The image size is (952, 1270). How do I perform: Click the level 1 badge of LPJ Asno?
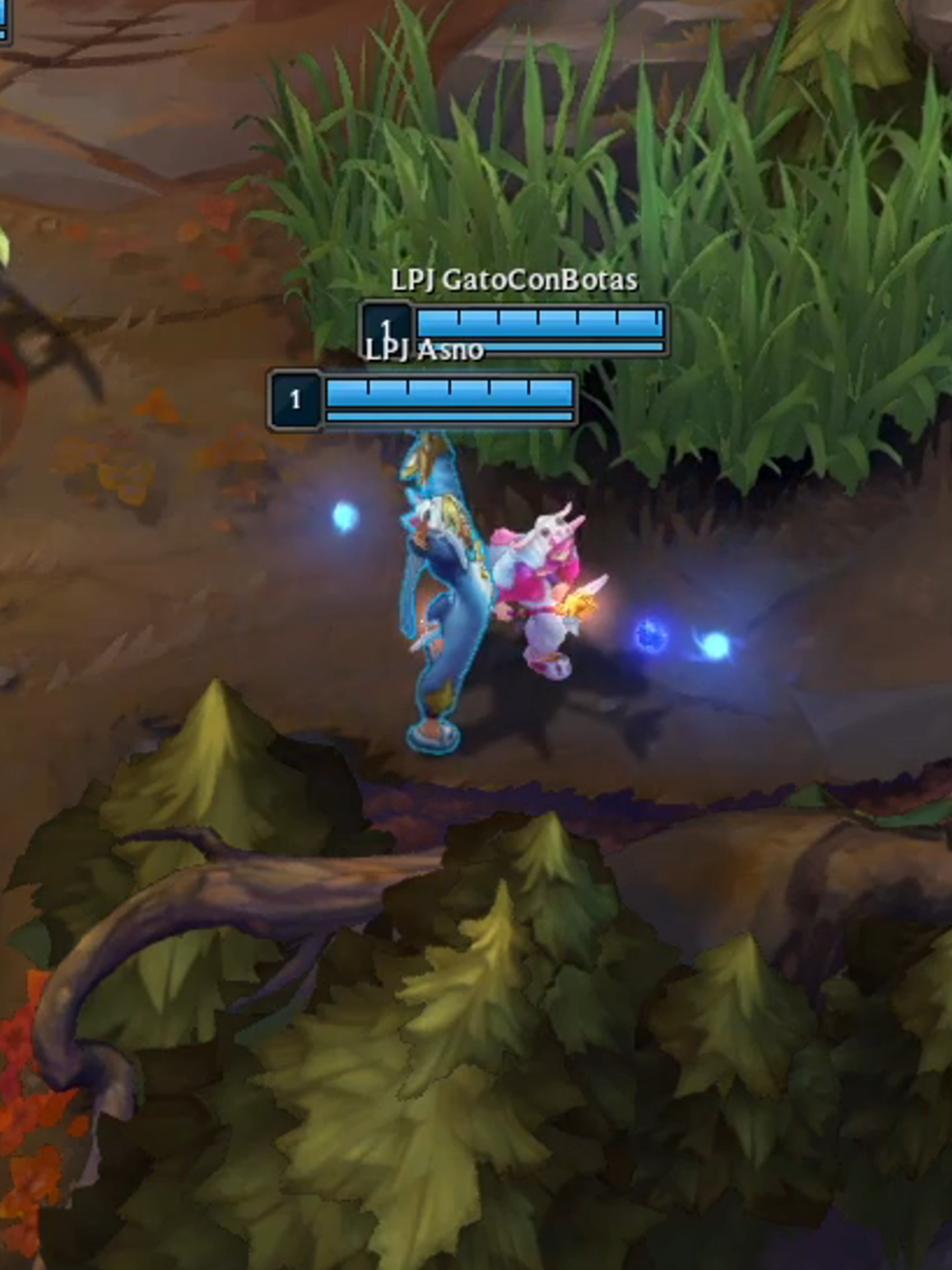pos(295,399)
